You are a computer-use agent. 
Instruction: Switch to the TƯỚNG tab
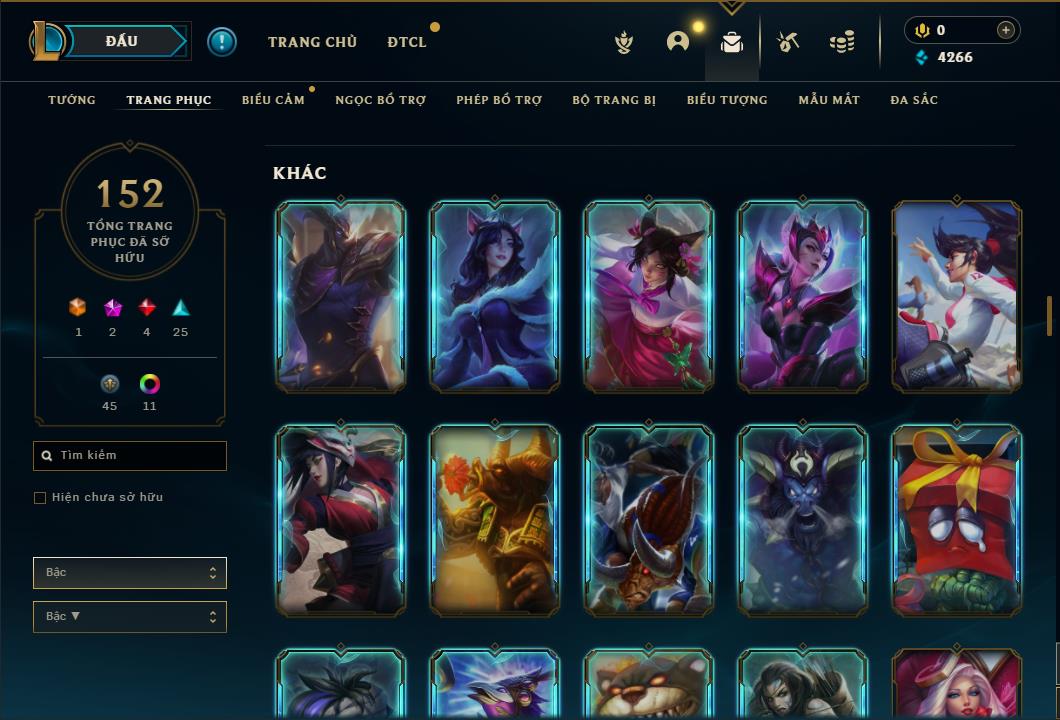click(x=72, y=100)
